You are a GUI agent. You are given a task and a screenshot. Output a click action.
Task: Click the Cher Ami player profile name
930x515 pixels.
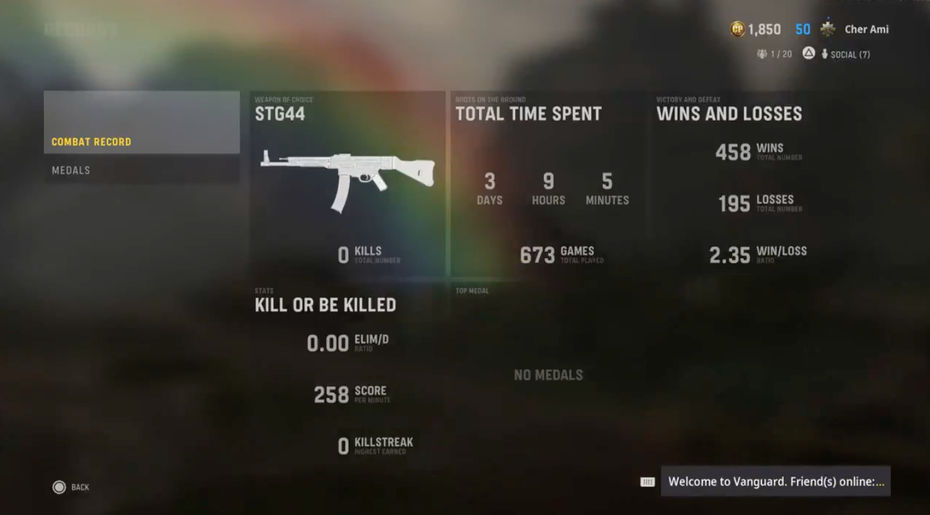point(866,30)
